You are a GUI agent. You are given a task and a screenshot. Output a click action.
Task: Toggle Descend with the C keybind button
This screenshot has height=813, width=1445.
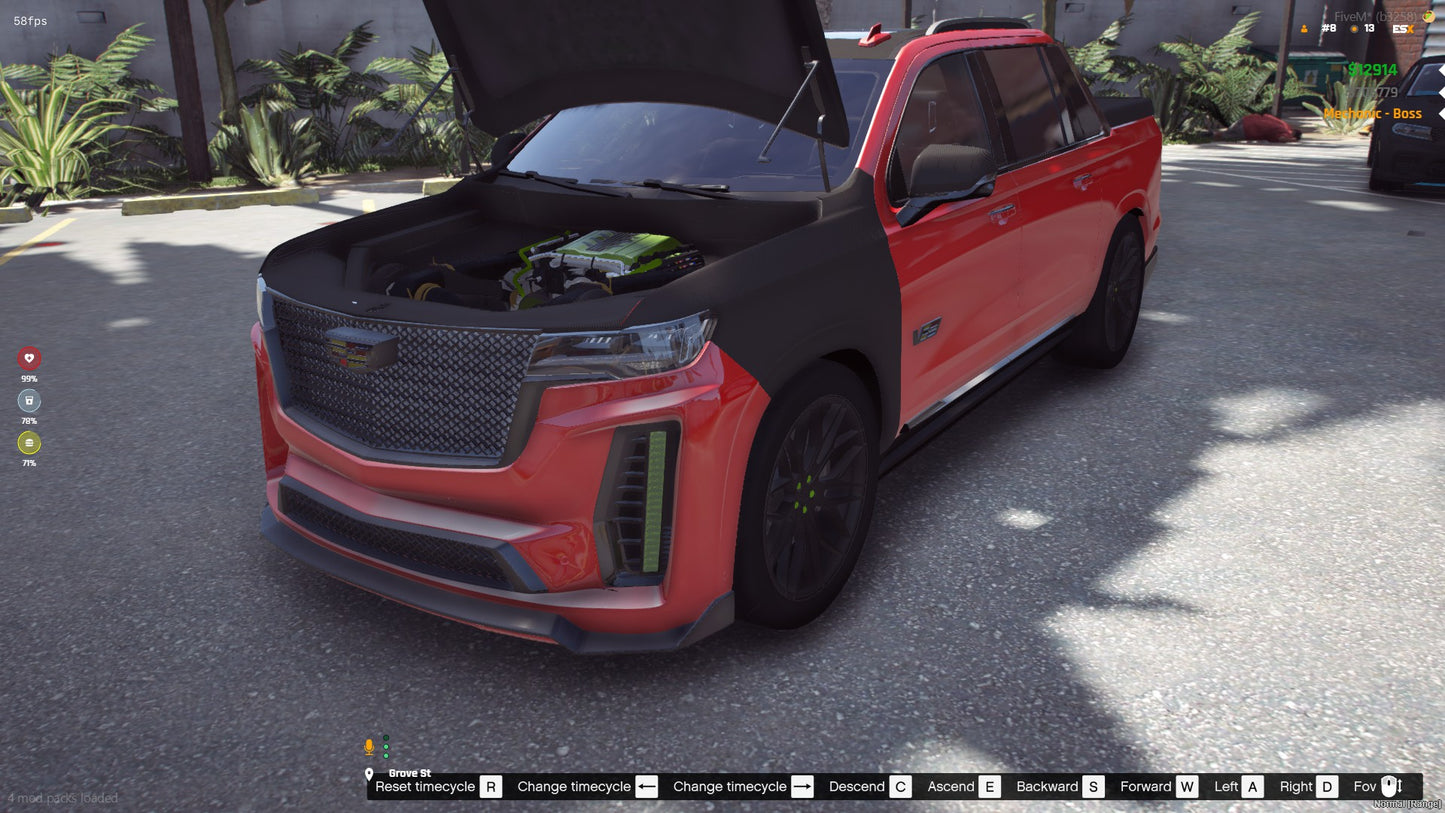pos(900,786)
